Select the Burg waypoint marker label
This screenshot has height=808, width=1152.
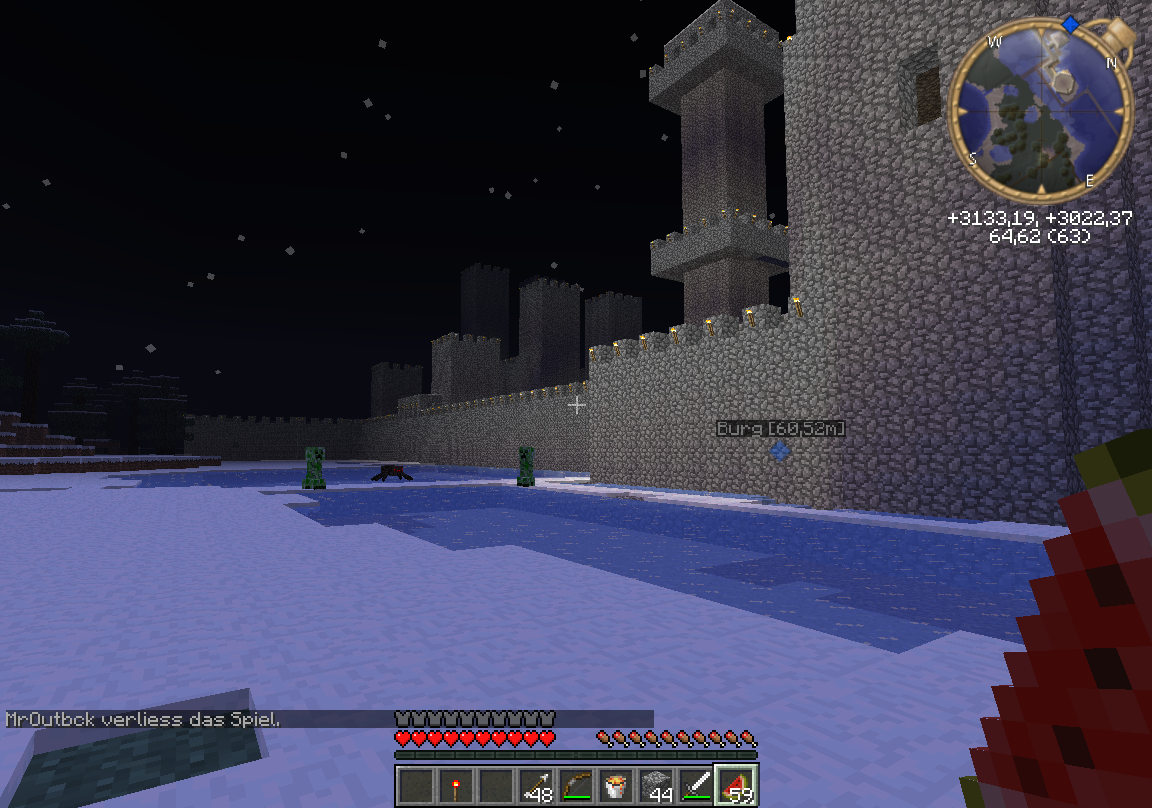tap(781, 429)
